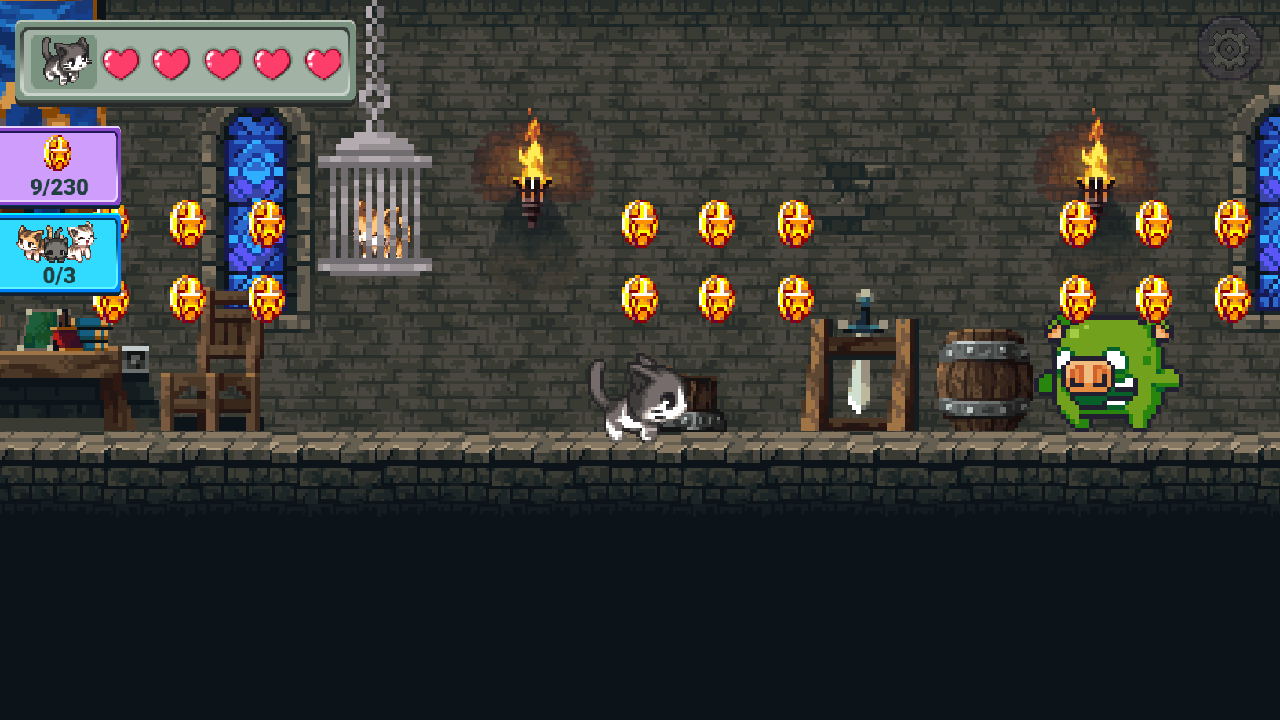
Task: Click the green pig enemy
Action: [x=1110, y=380]
